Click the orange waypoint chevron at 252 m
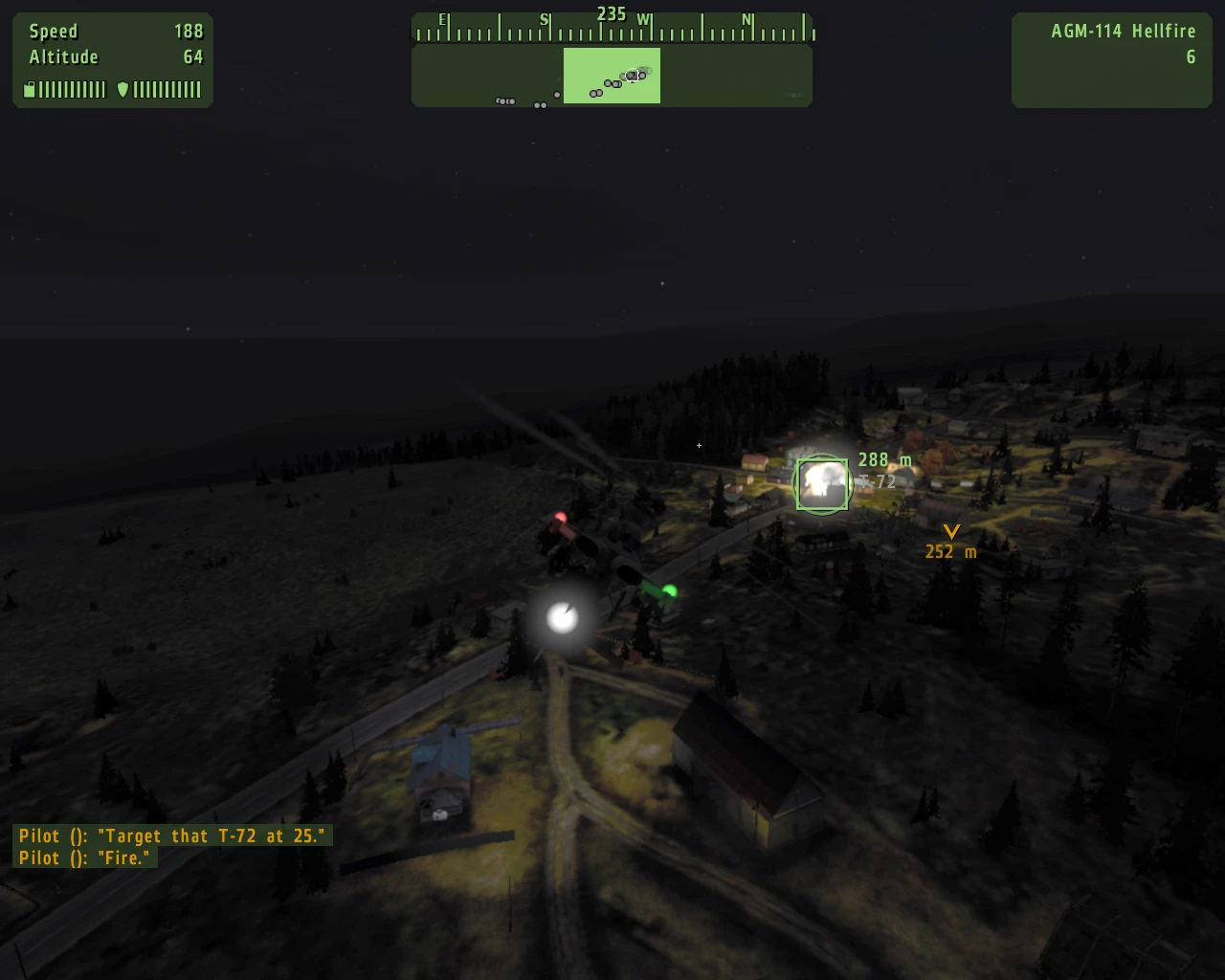Screen dimensions: 1225x980 [x=950, y=532]
